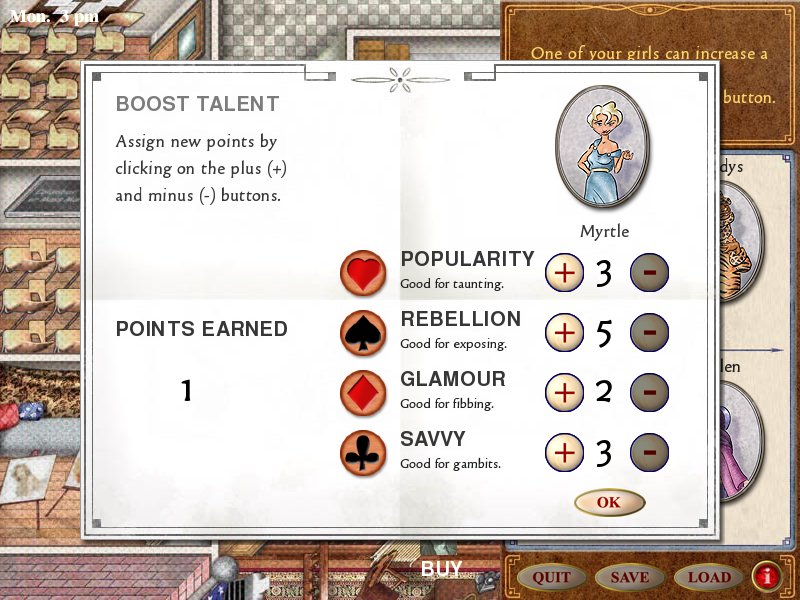Click the Savvy club icon
Image resolution: width=800 pixels, height=600 pixels.
click(364, 452)
